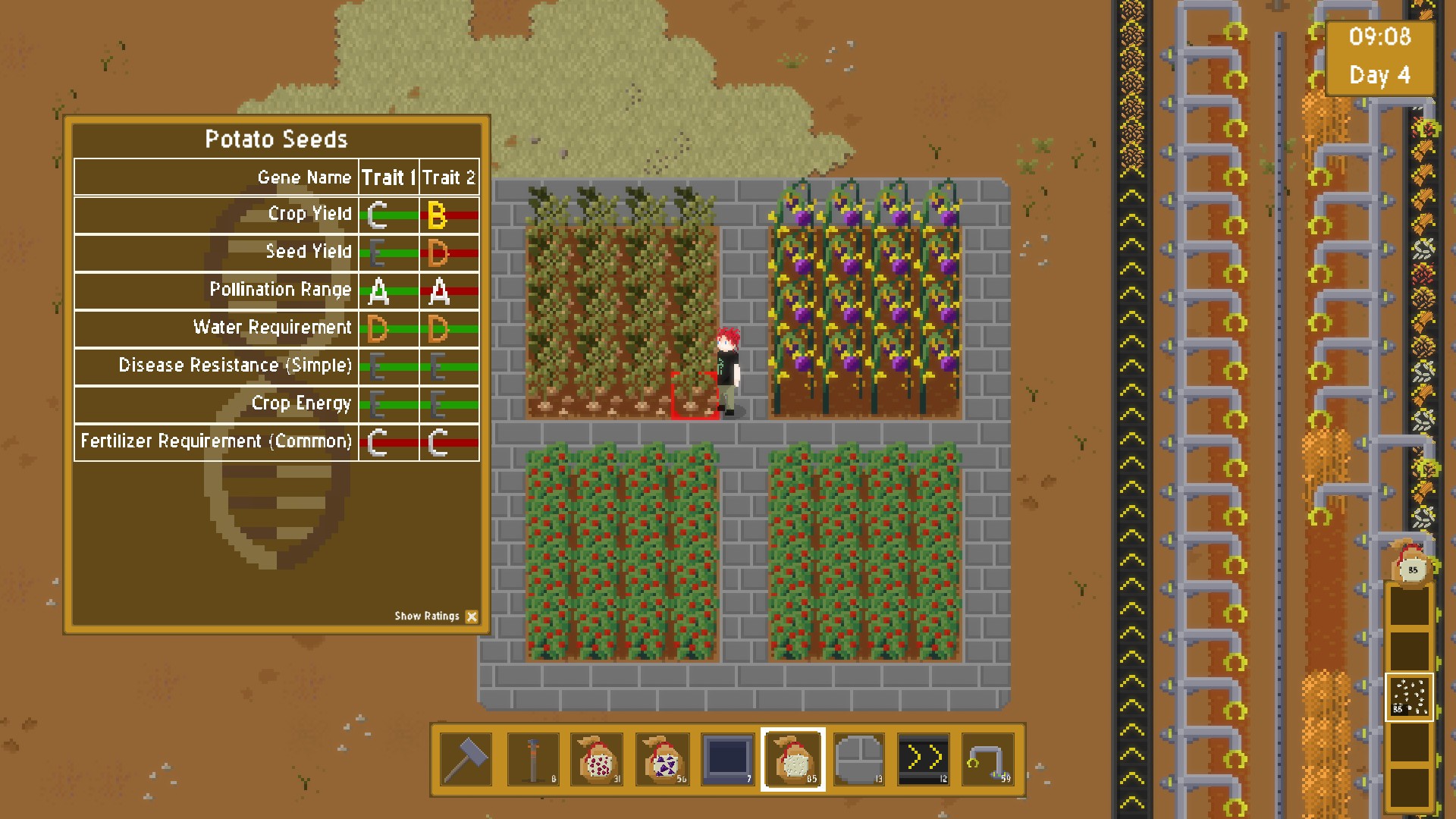
Task: Select the conveyor belt arrow slot
Action: pos(923,758)
